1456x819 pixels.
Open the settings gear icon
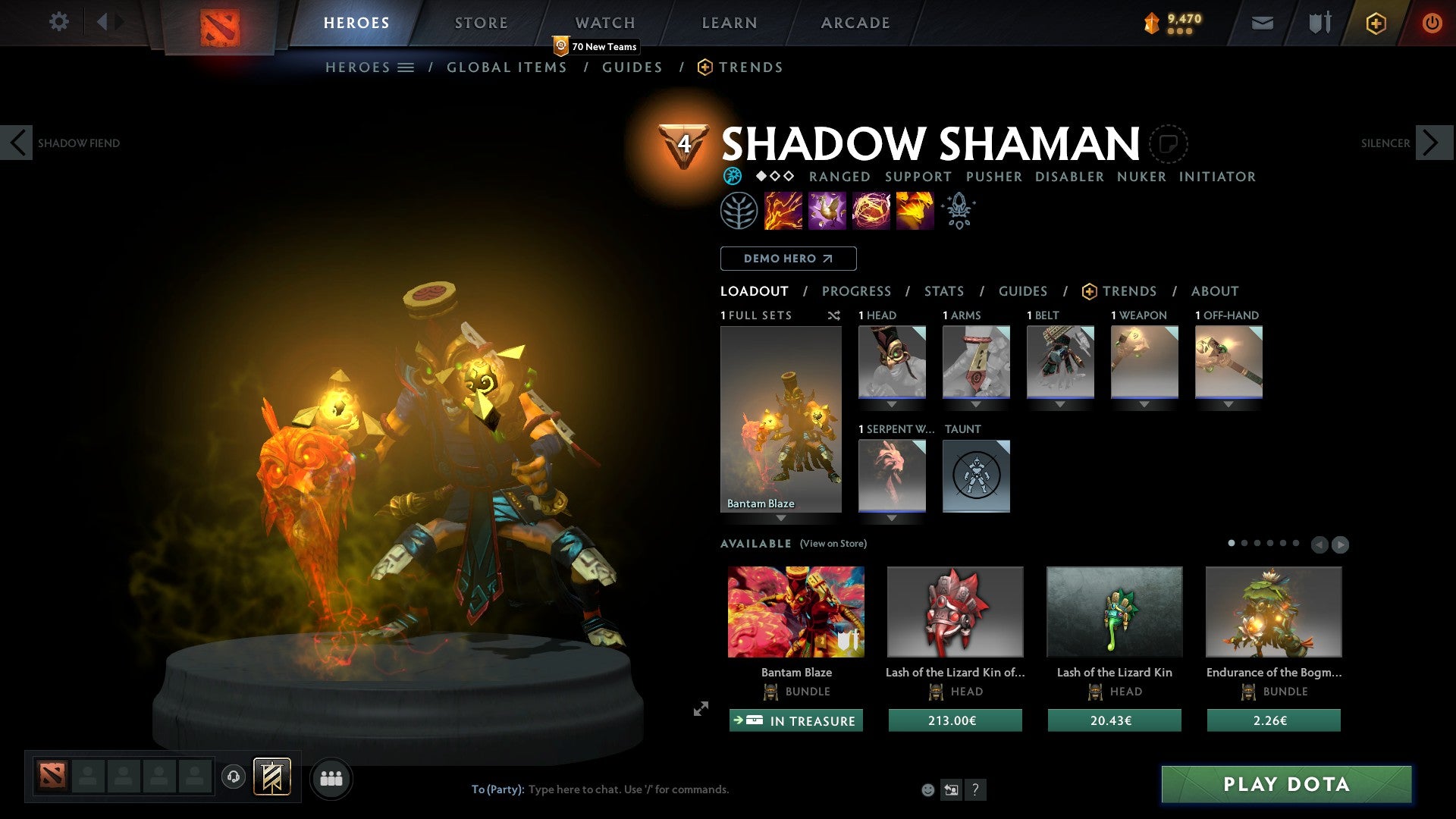click(x=58, y=22)
